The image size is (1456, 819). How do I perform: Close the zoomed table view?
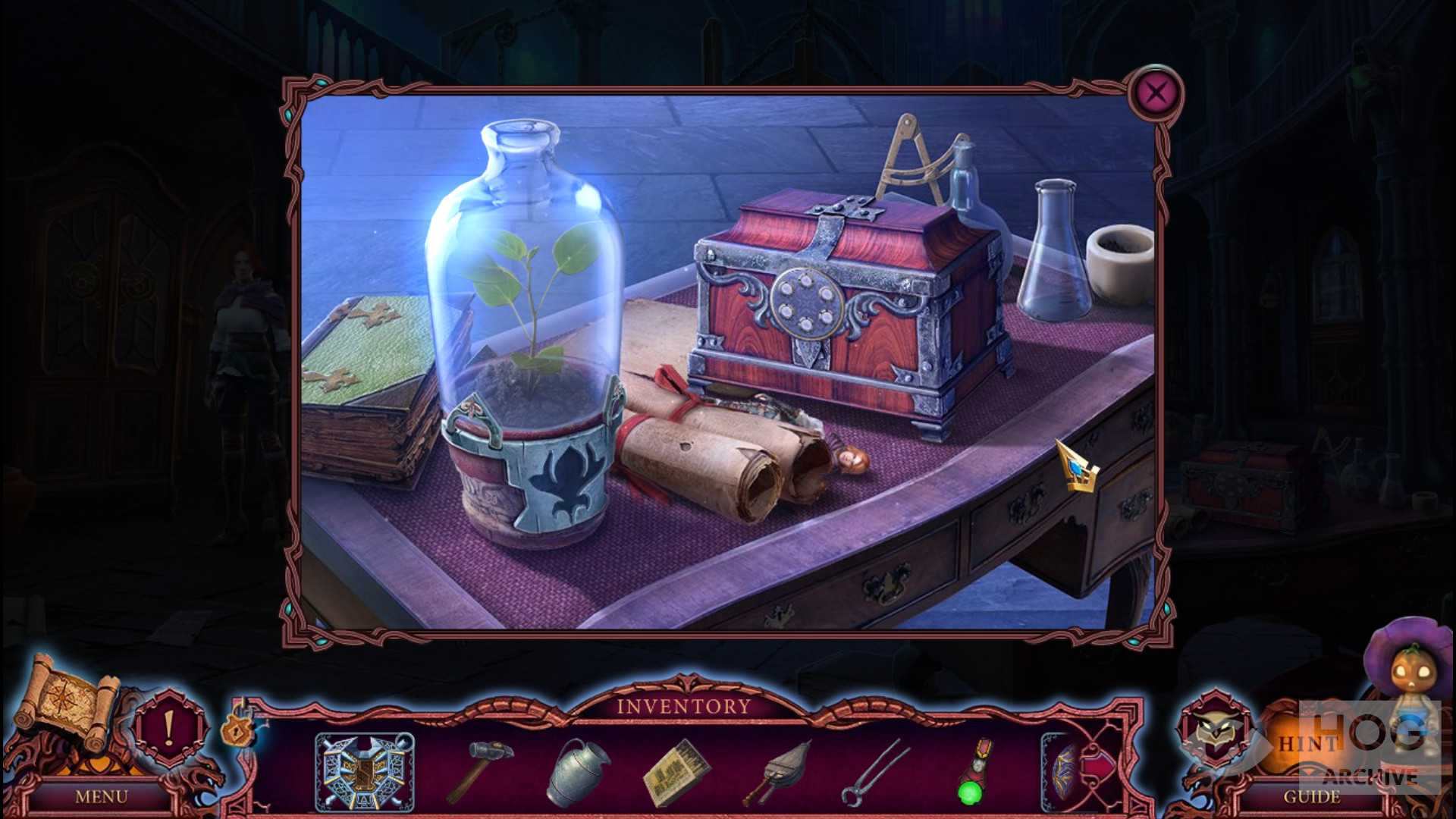click(x=1155, y=94)
